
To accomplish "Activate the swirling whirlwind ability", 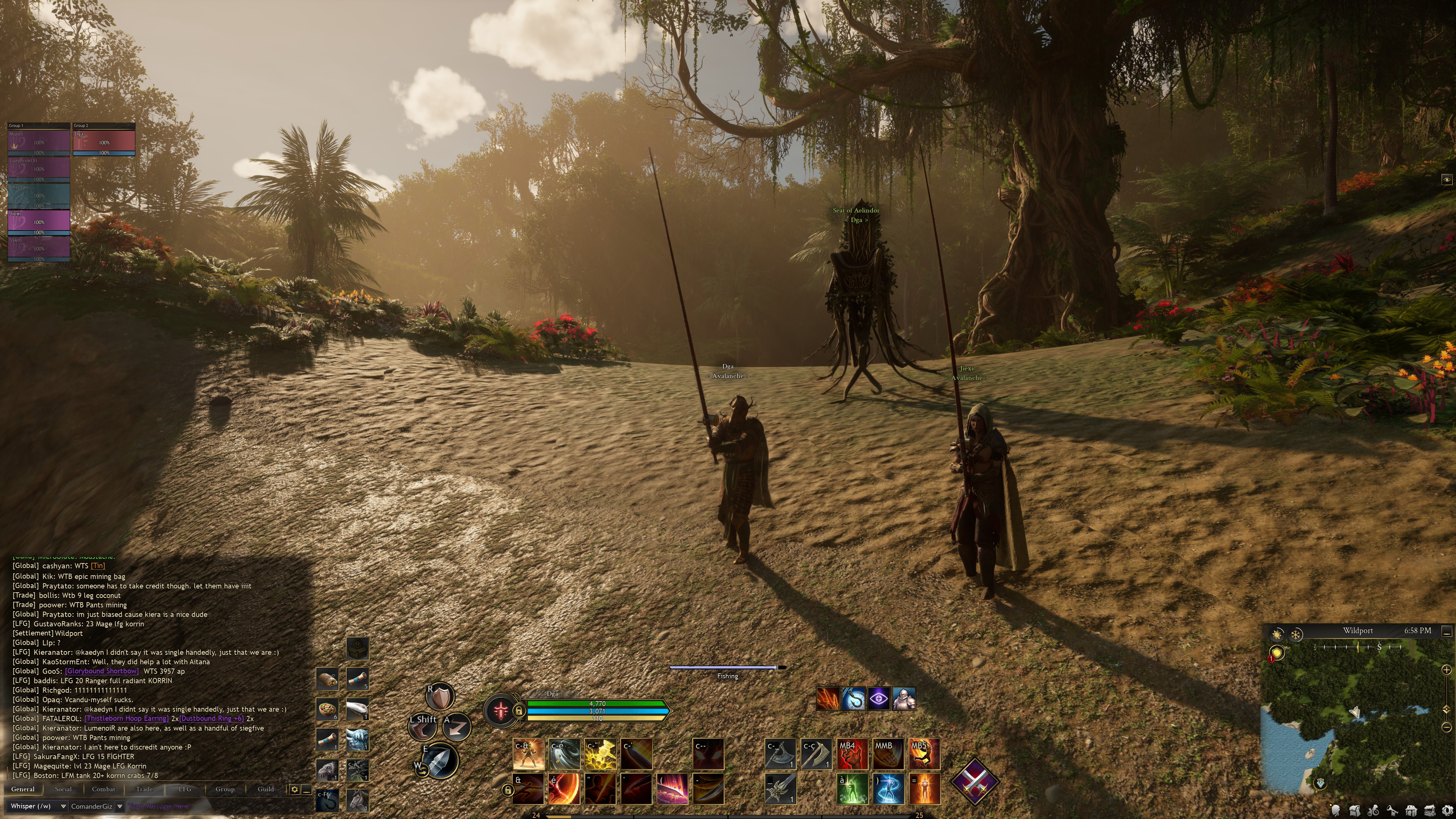I will [x=563, y=753].
